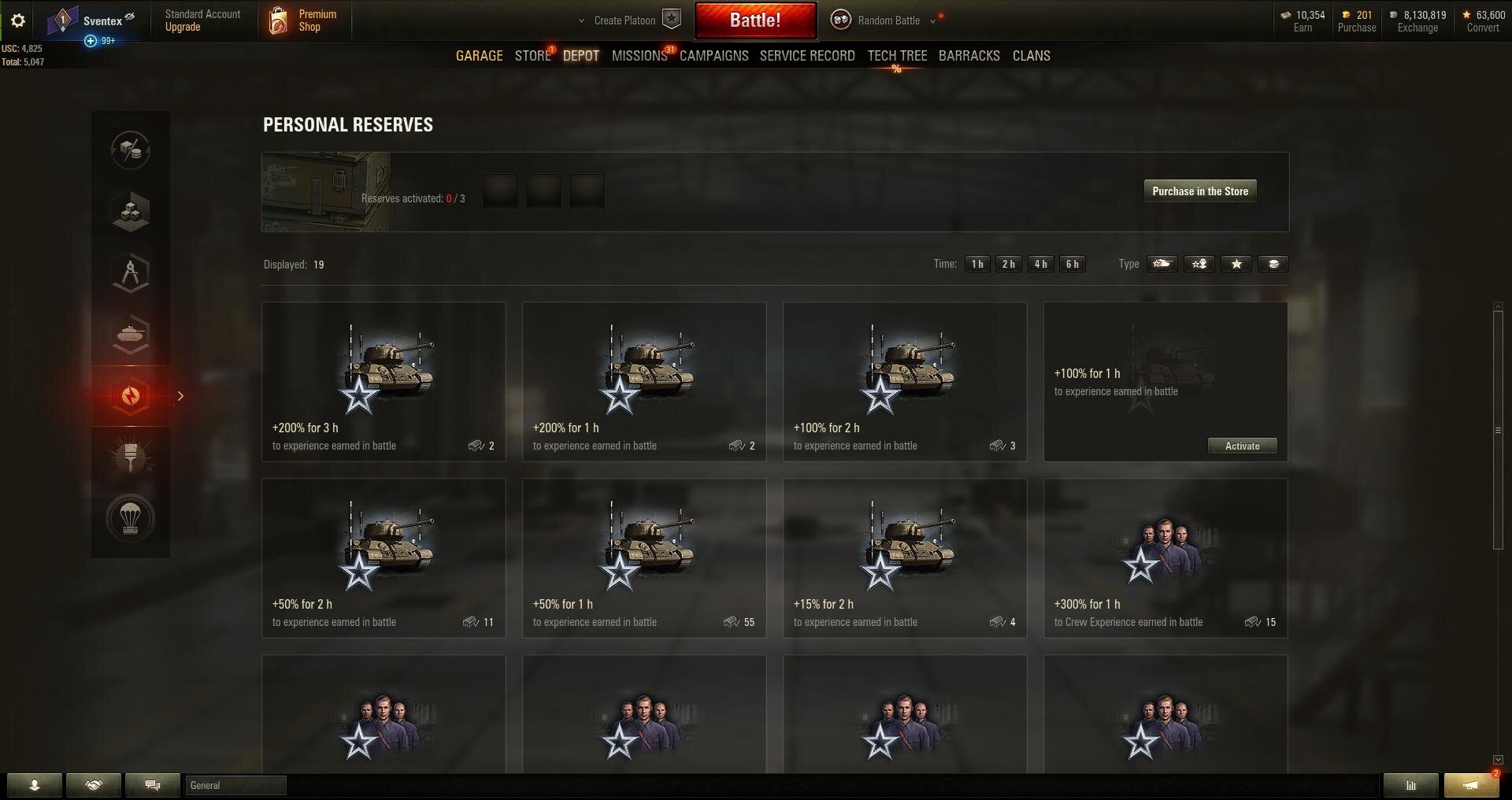Go to the Barracks tab

coord(969,56)
